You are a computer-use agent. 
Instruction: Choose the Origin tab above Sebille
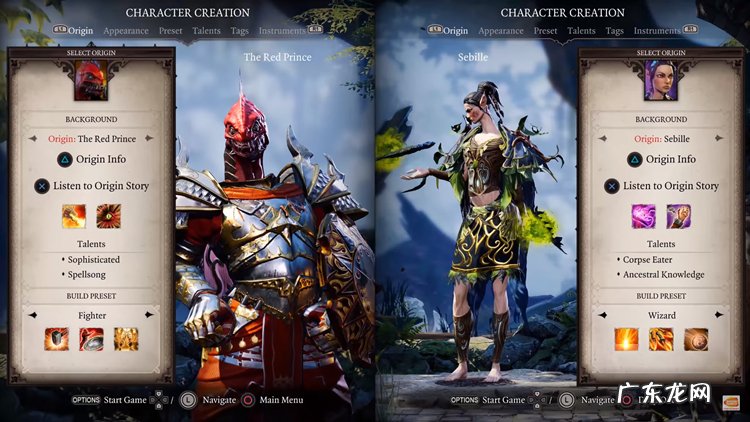(x=455, y=31)
